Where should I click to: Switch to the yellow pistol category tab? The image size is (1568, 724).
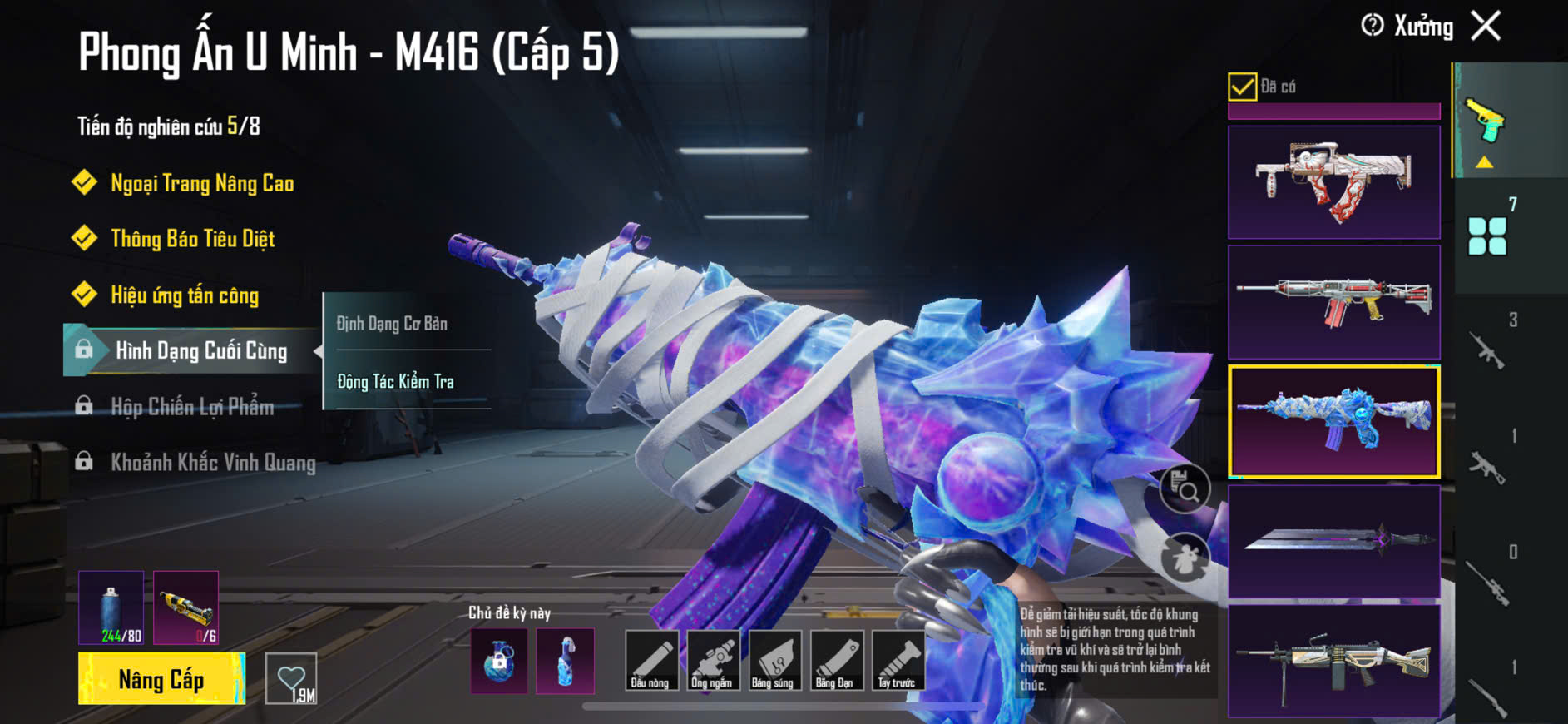tap(1486, 121)
